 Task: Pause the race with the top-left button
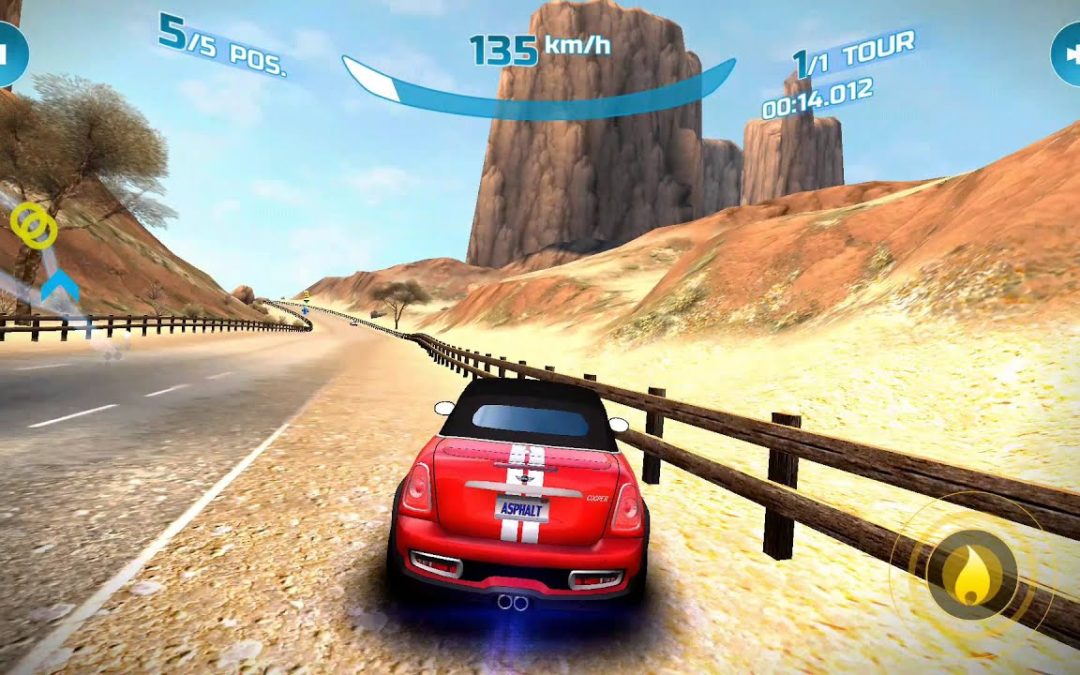(x=10, y=54)
